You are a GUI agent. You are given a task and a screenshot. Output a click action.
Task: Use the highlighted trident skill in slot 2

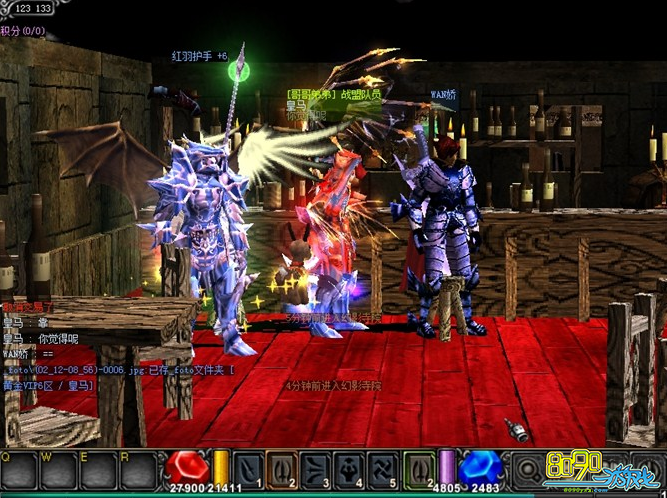click(x=282, y=469)
